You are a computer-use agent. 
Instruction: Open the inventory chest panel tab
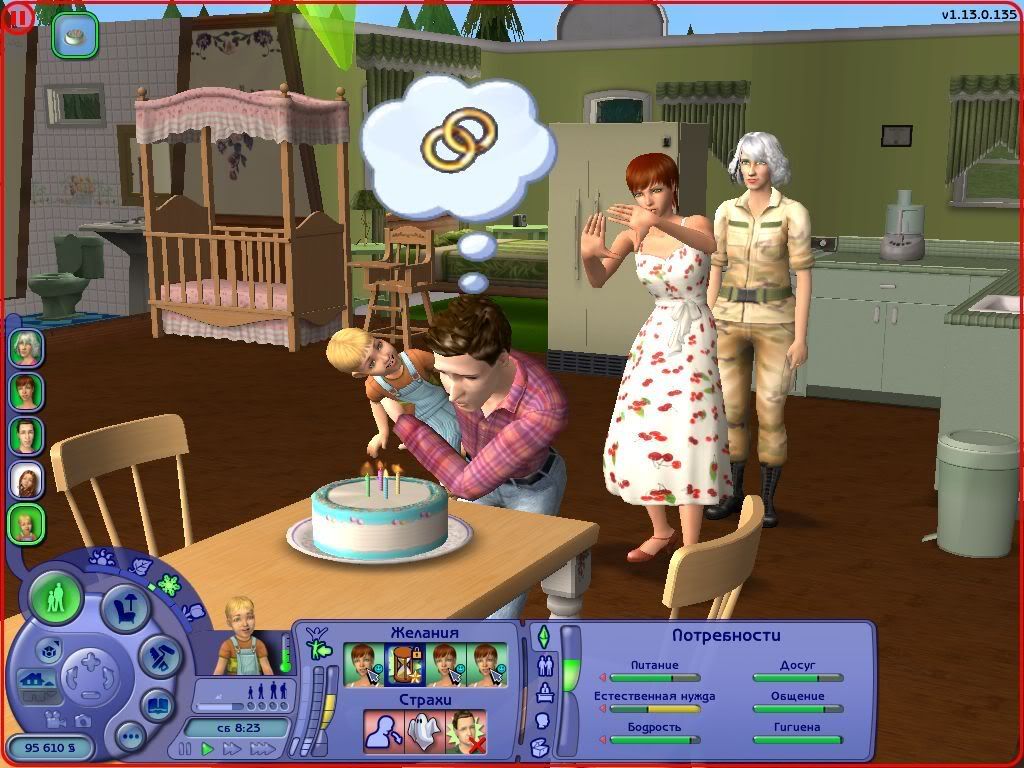tap(542, 746)
